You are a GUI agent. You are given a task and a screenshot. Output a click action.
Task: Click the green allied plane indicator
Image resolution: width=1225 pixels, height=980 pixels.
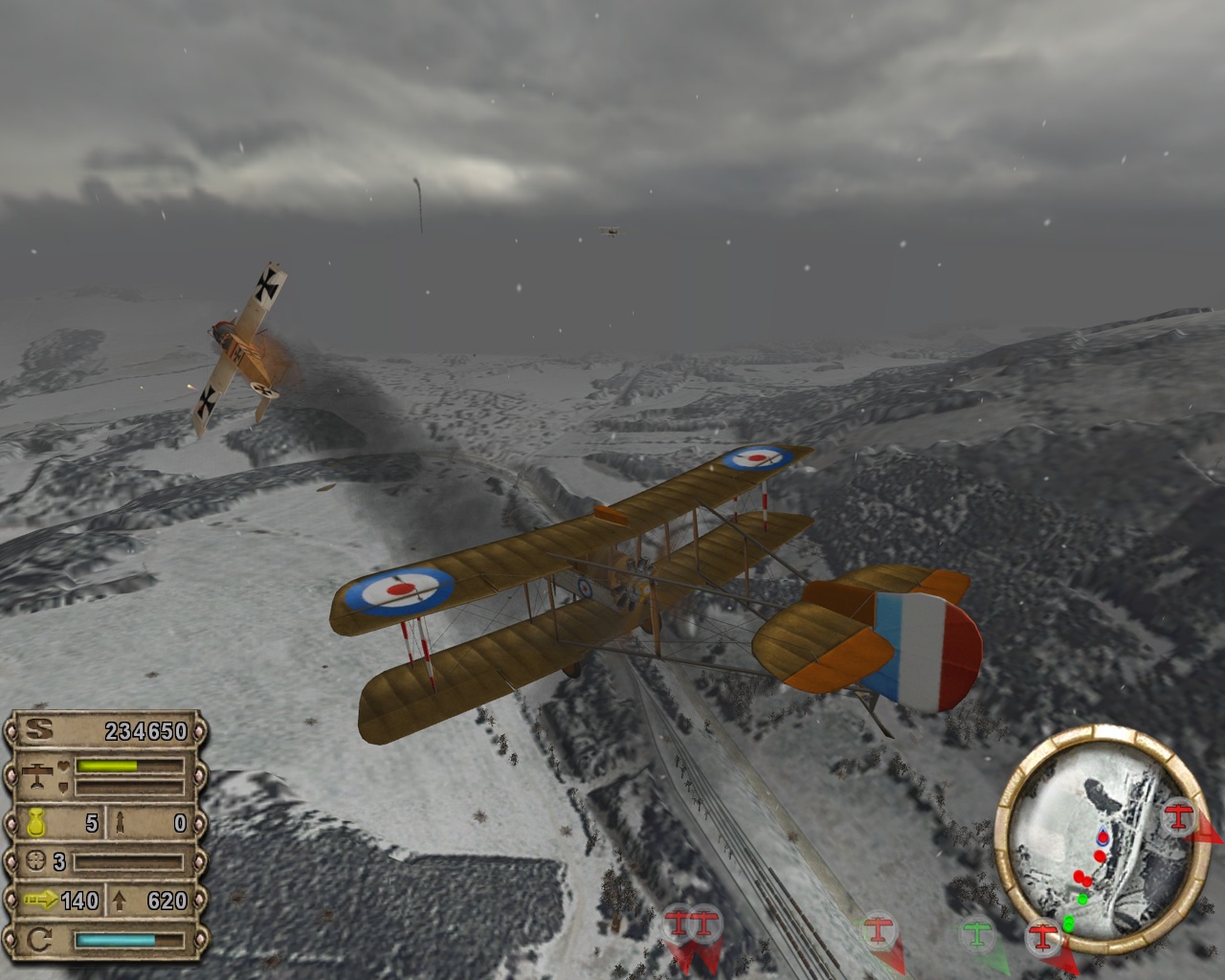(977, 930)
